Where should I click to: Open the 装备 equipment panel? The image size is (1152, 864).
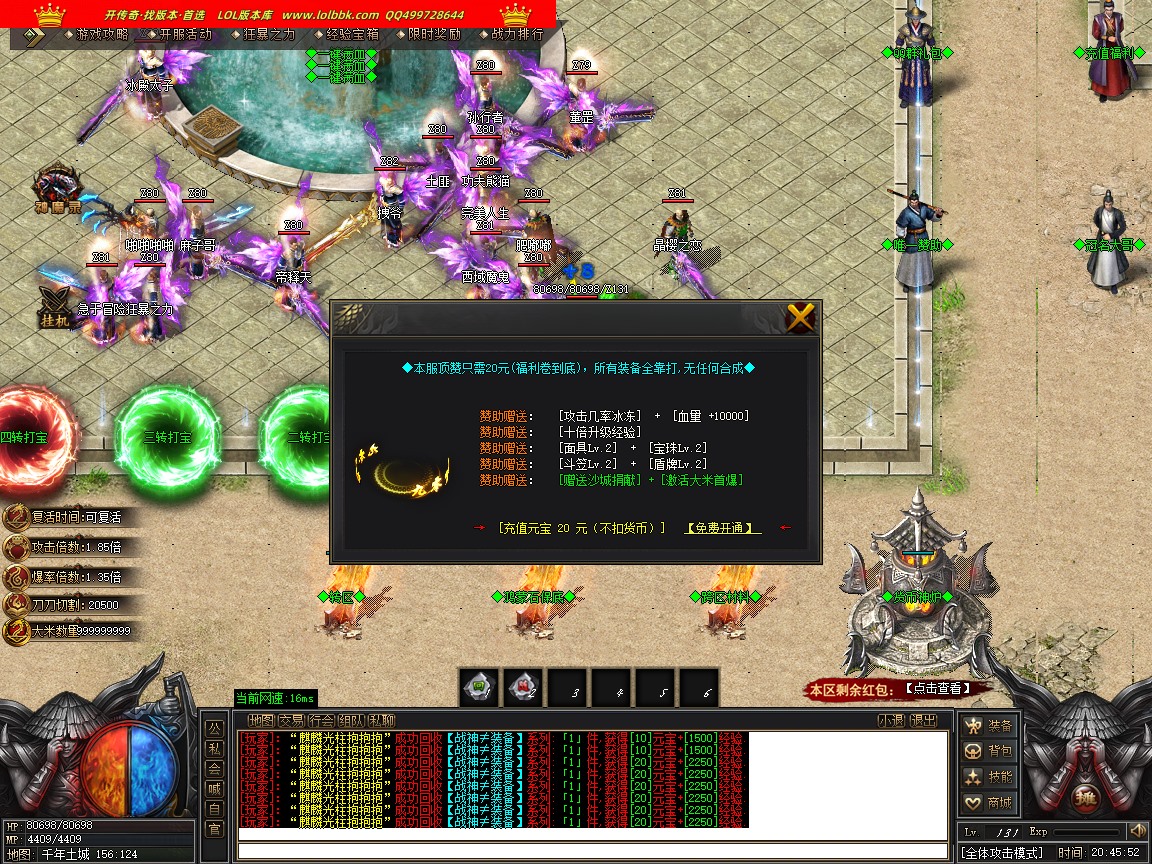click(988, 726)
